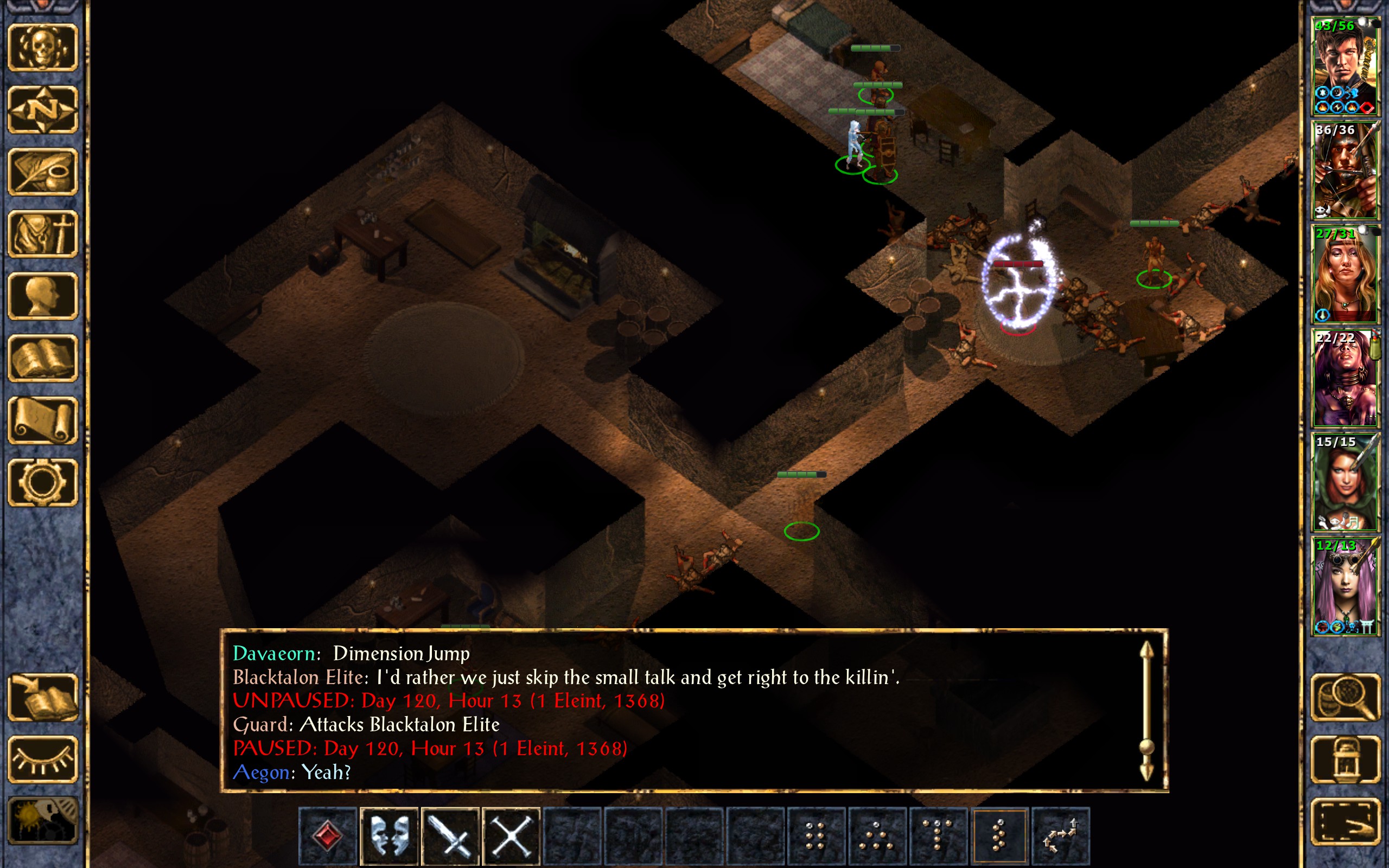The image size is (1389, 868).
Task: Show the character record via the head icon
Action: coord(42,296)
